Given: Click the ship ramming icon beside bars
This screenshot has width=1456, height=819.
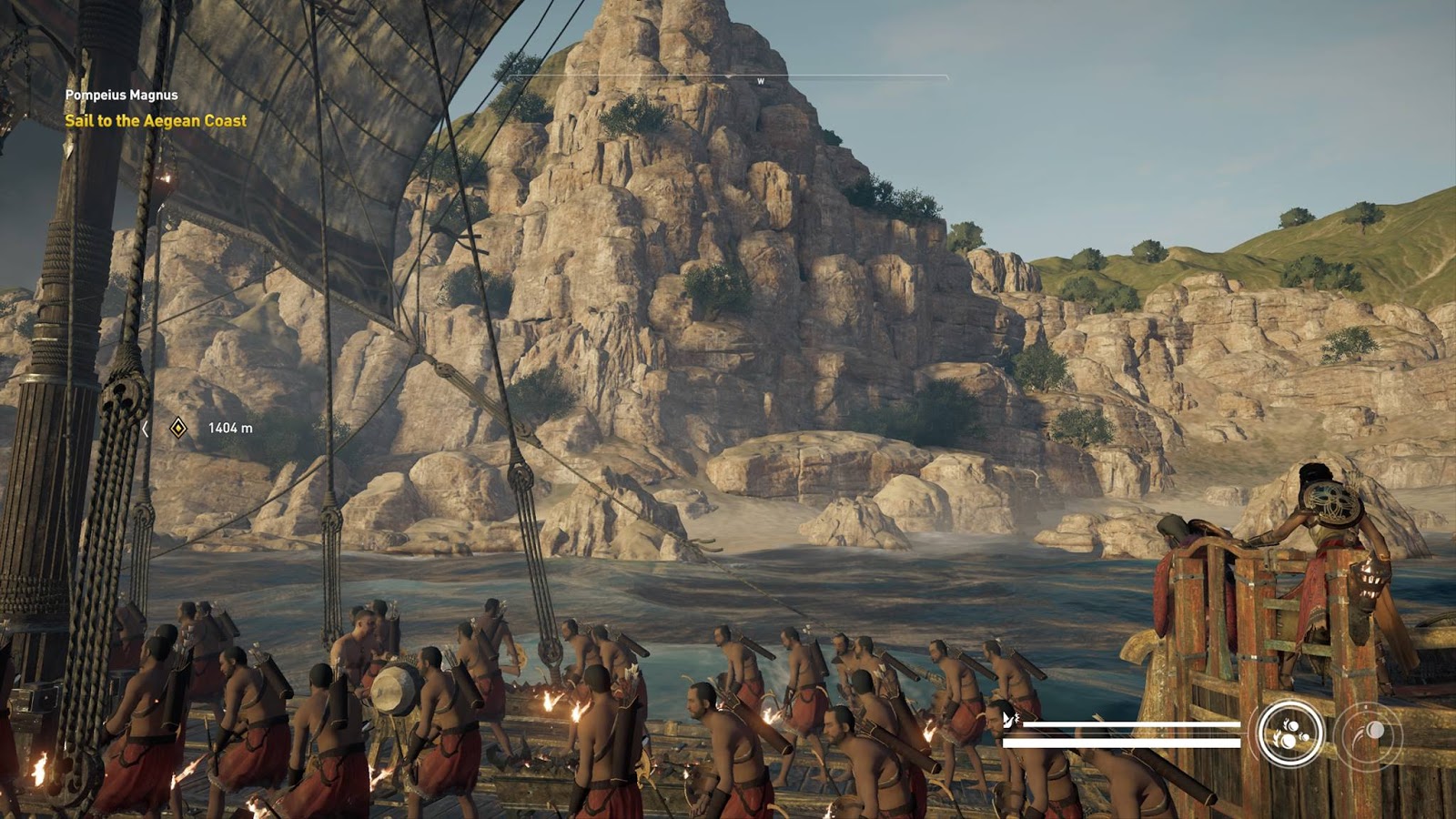Looking at the screenshot, I should click(x=1010, y=721).
